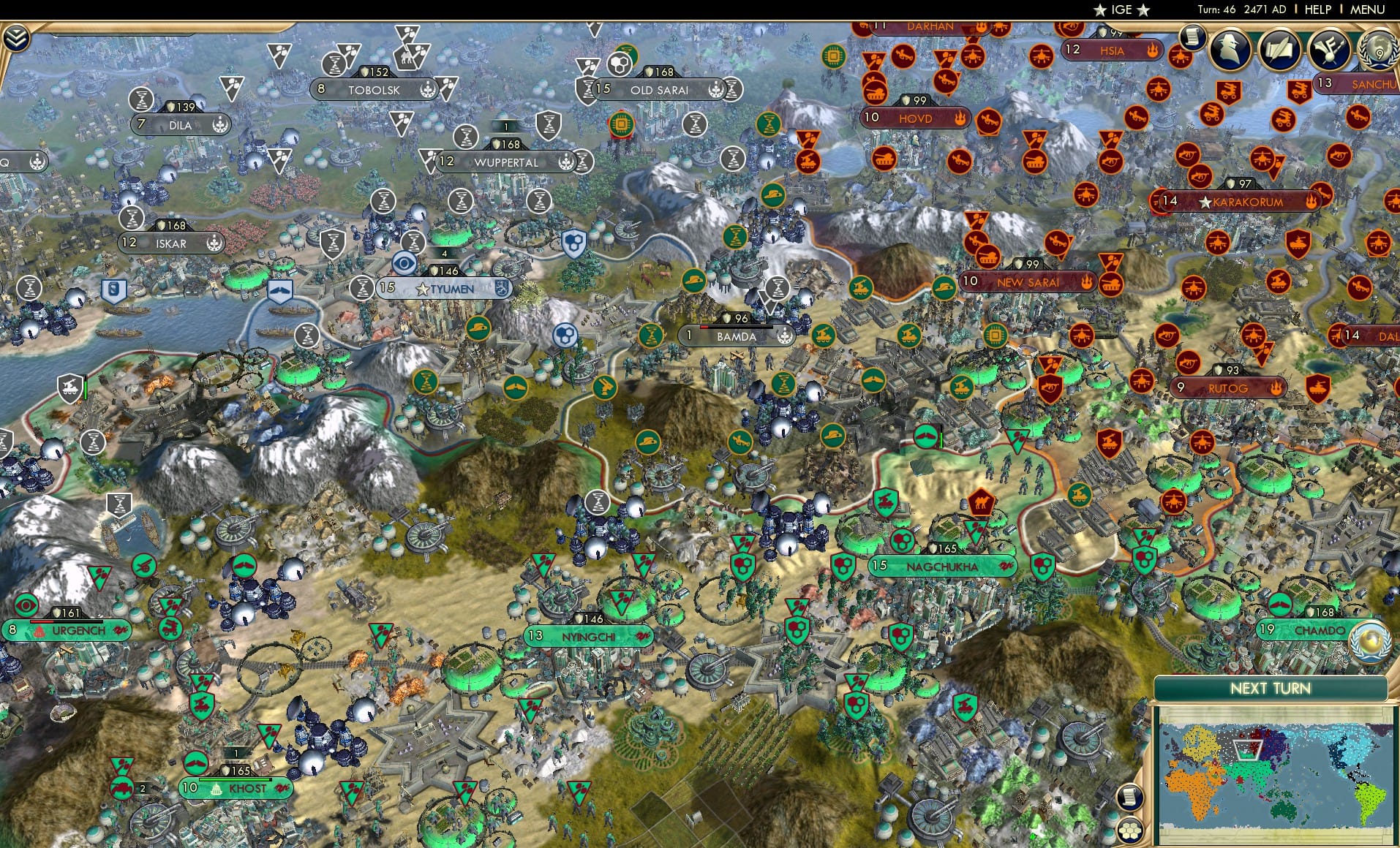Click the capital star on Tyumen's banner
1400x848 pixels.
(423, 289)
